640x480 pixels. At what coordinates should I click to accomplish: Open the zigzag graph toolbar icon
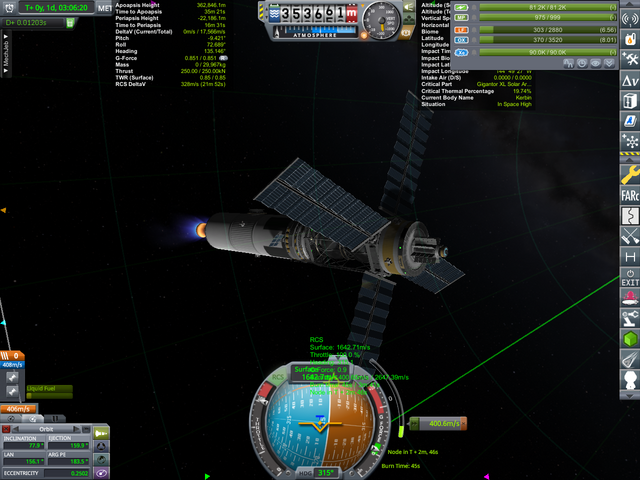(x=630, y=213)
